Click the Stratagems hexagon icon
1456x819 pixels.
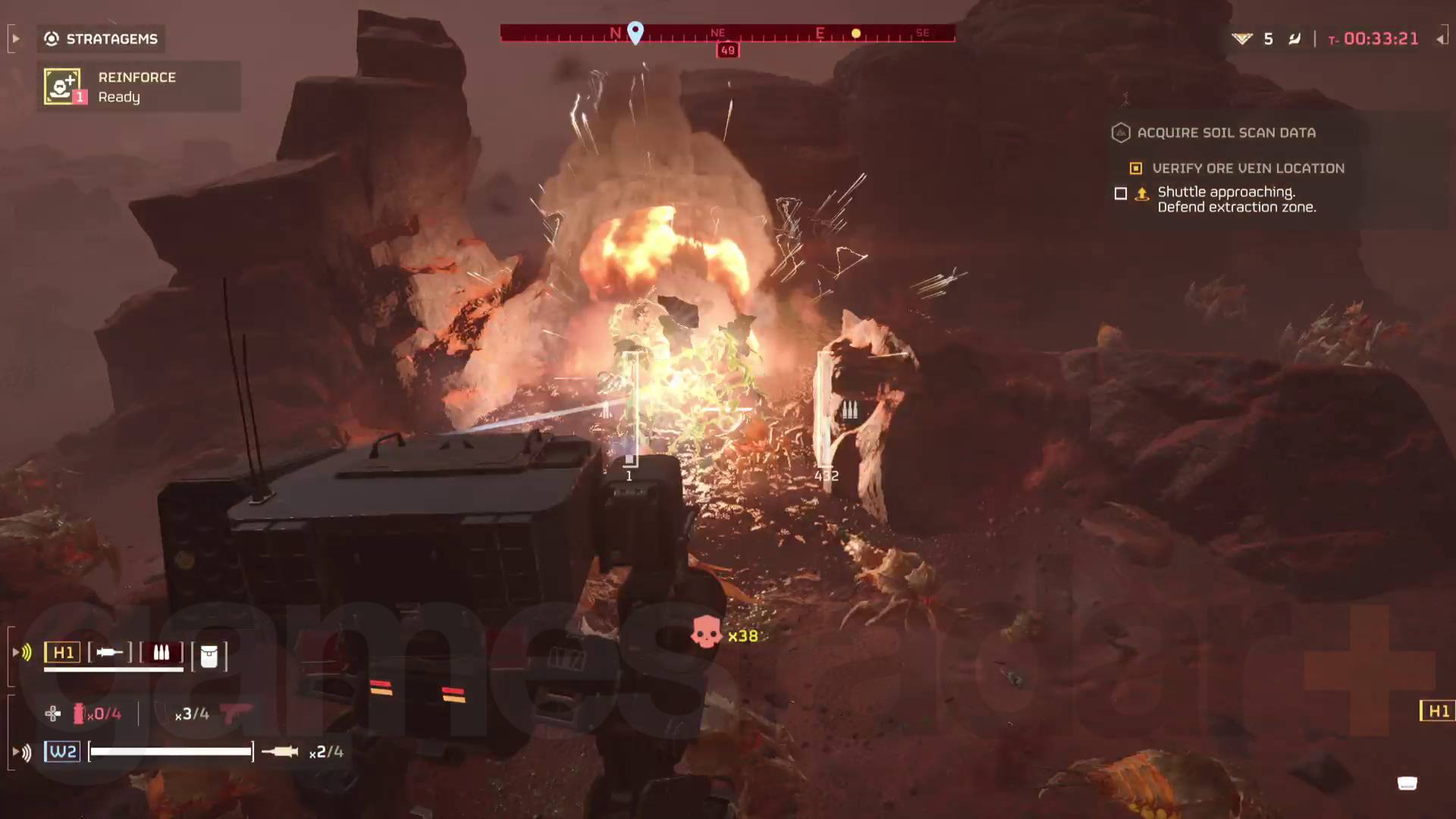pos(50,39)
